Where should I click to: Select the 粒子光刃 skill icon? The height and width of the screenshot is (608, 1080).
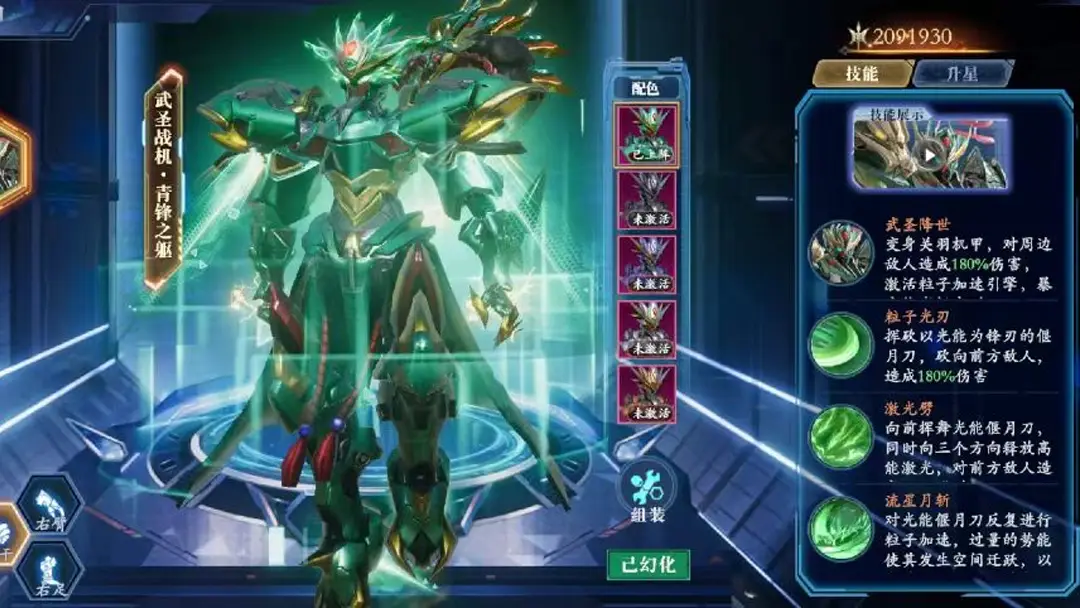[x=841, y=345]
